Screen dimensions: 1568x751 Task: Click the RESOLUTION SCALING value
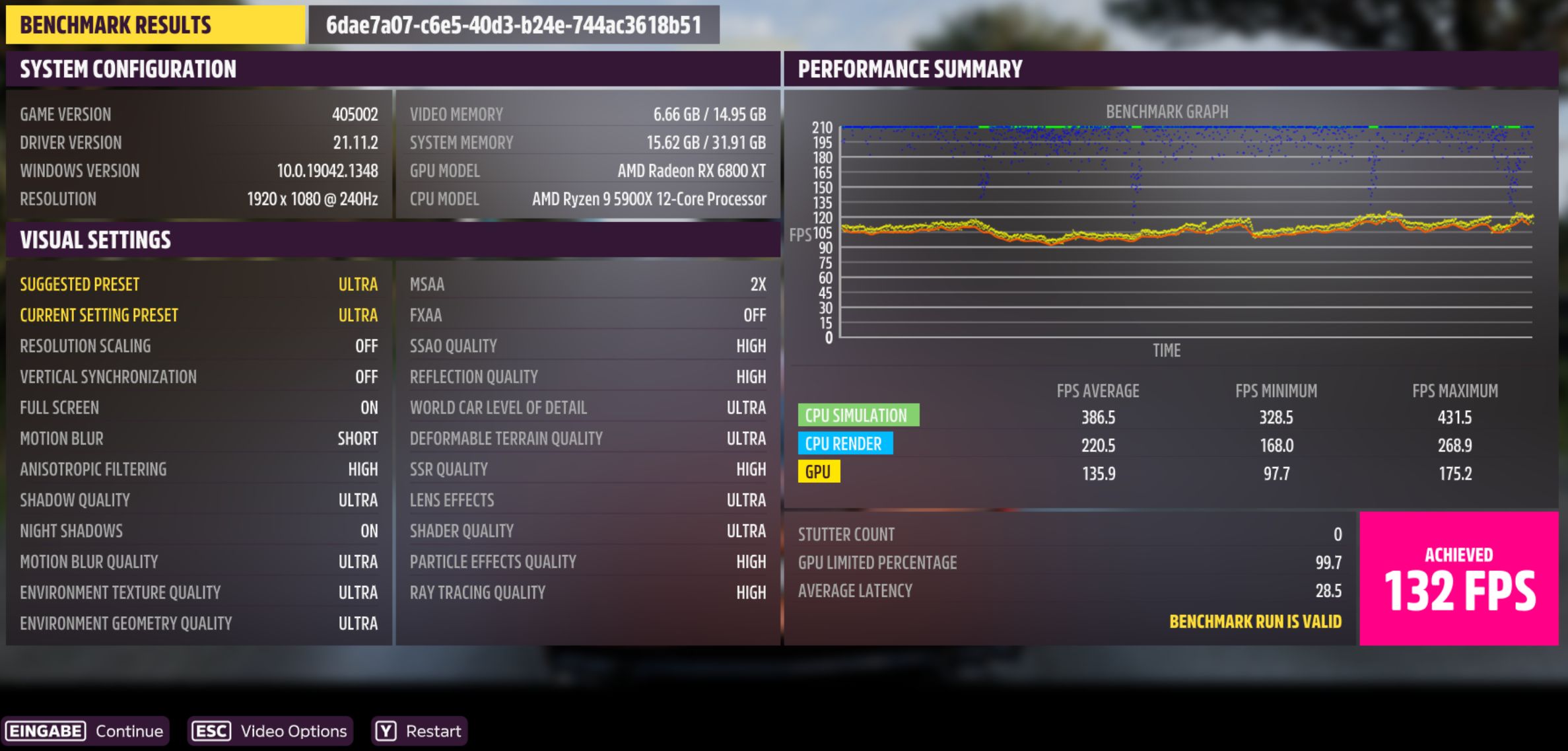368,345
